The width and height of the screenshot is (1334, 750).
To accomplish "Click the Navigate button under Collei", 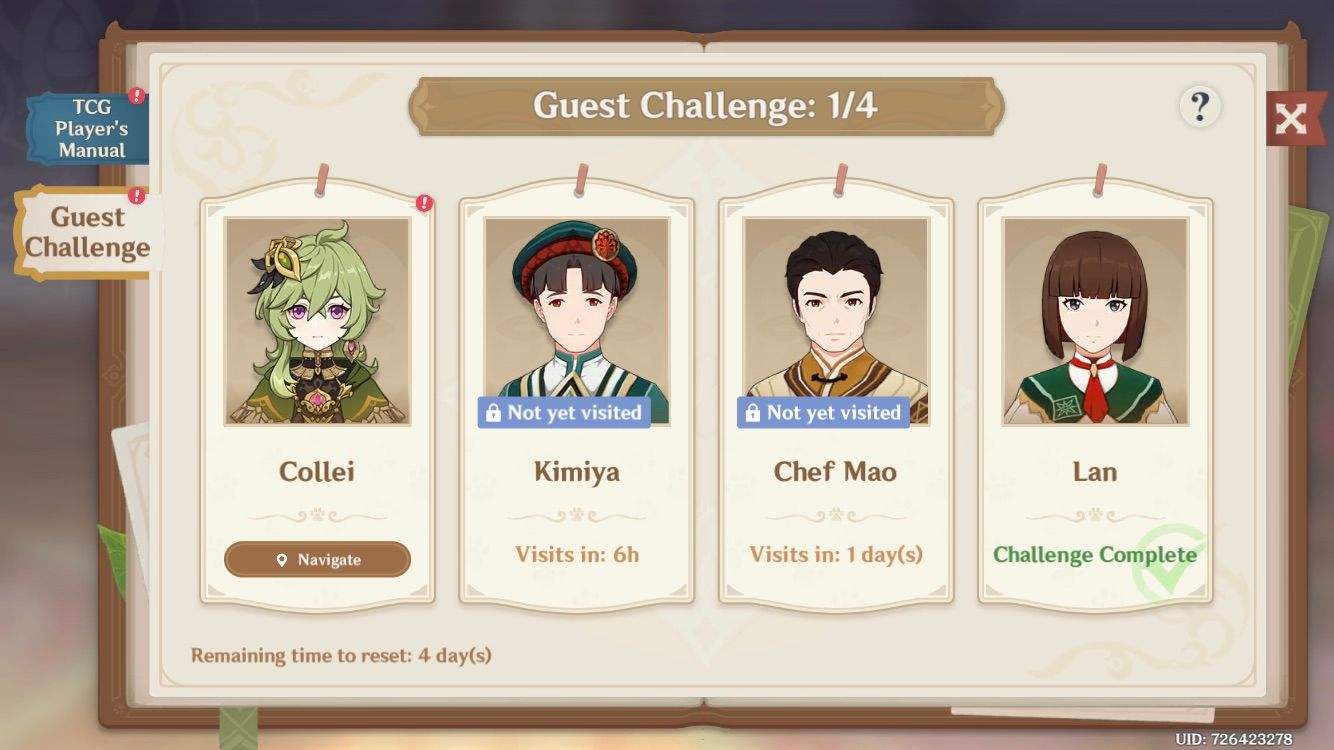I will 316,560.
